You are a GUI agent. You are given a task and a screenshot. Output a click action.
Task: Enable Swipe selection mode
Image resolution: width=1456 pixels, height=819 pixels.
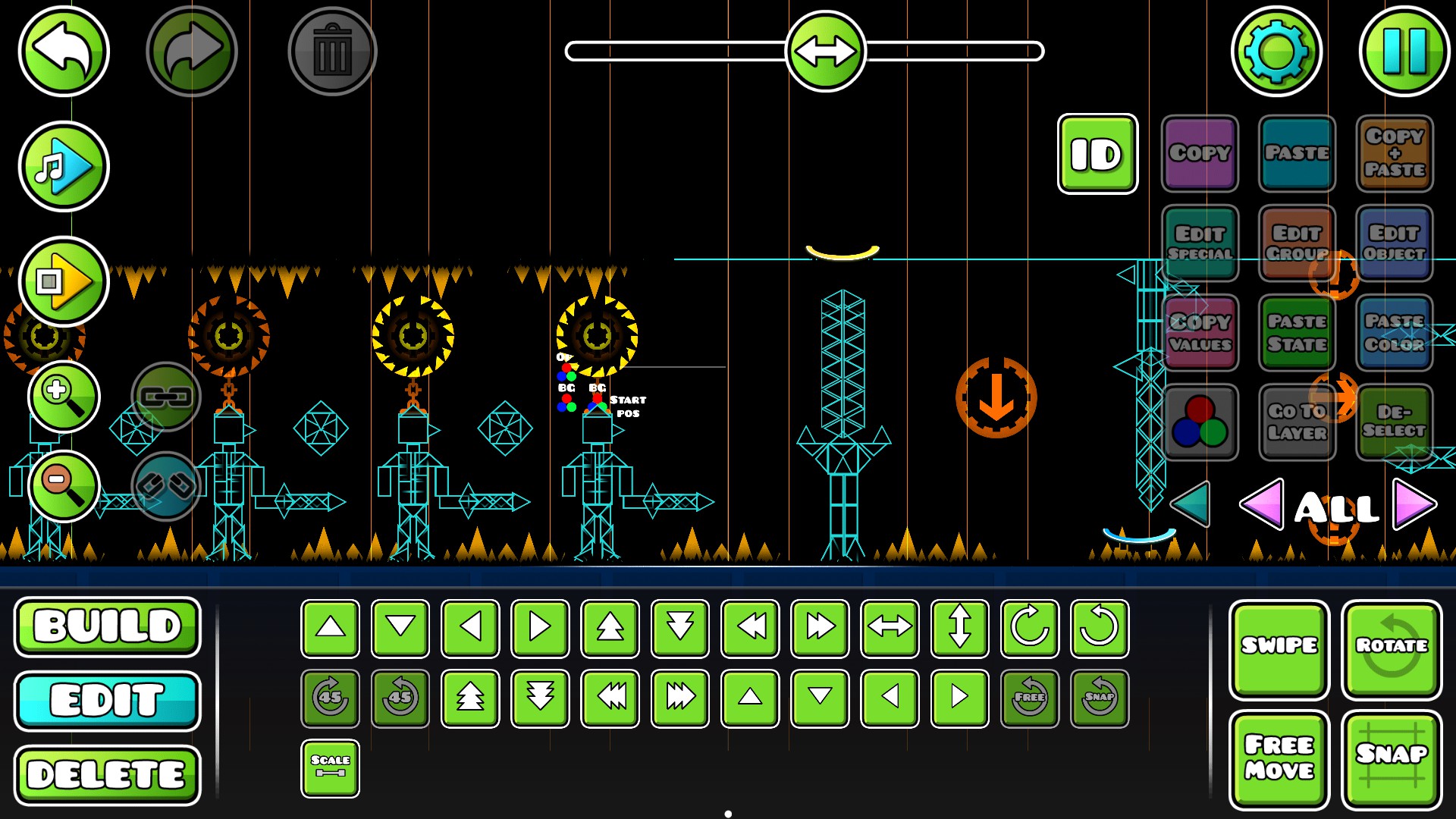[x=1279, y=646]
